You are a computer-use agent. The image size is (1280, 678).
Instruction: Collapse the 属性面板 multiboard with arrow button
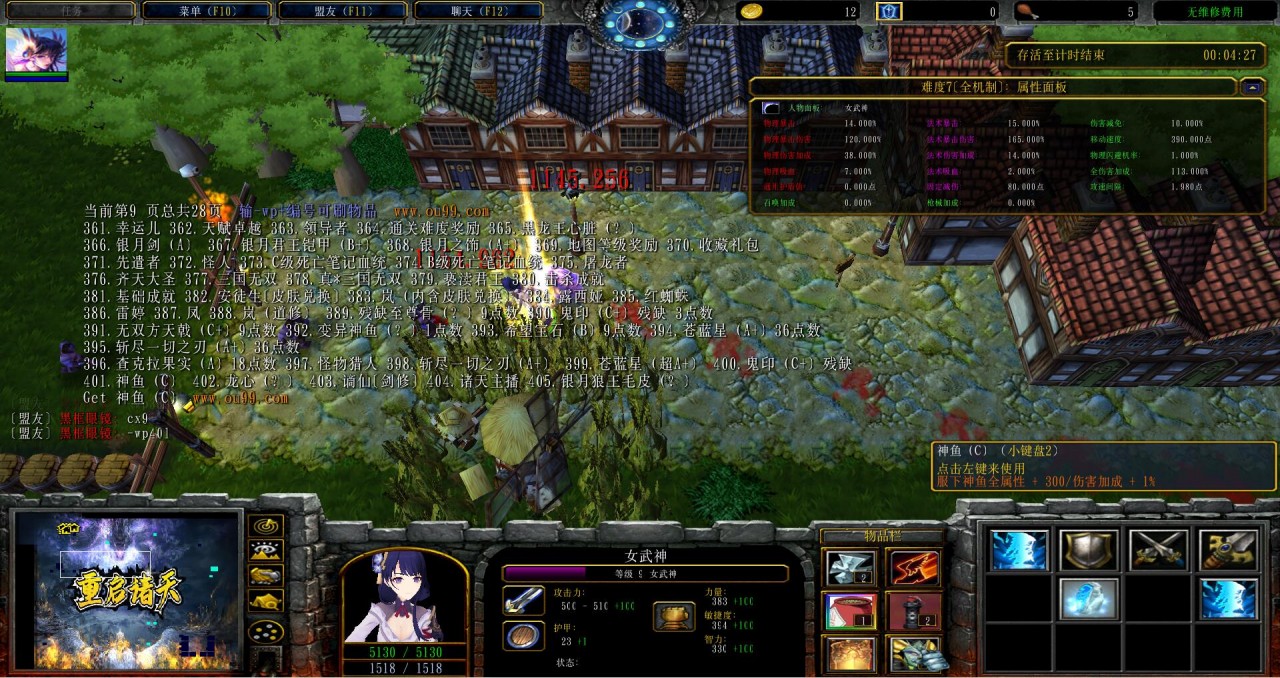pyautogui.click(x=1251, y=87)
